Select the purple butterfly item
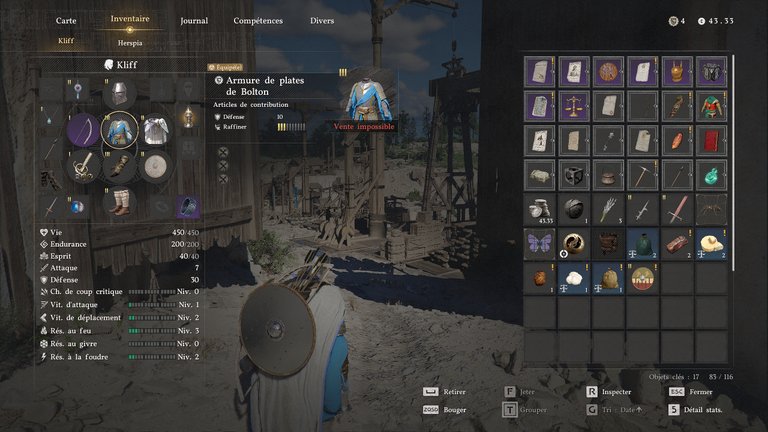The width and height of the screenshot is (768, 432). coord(541,243)
